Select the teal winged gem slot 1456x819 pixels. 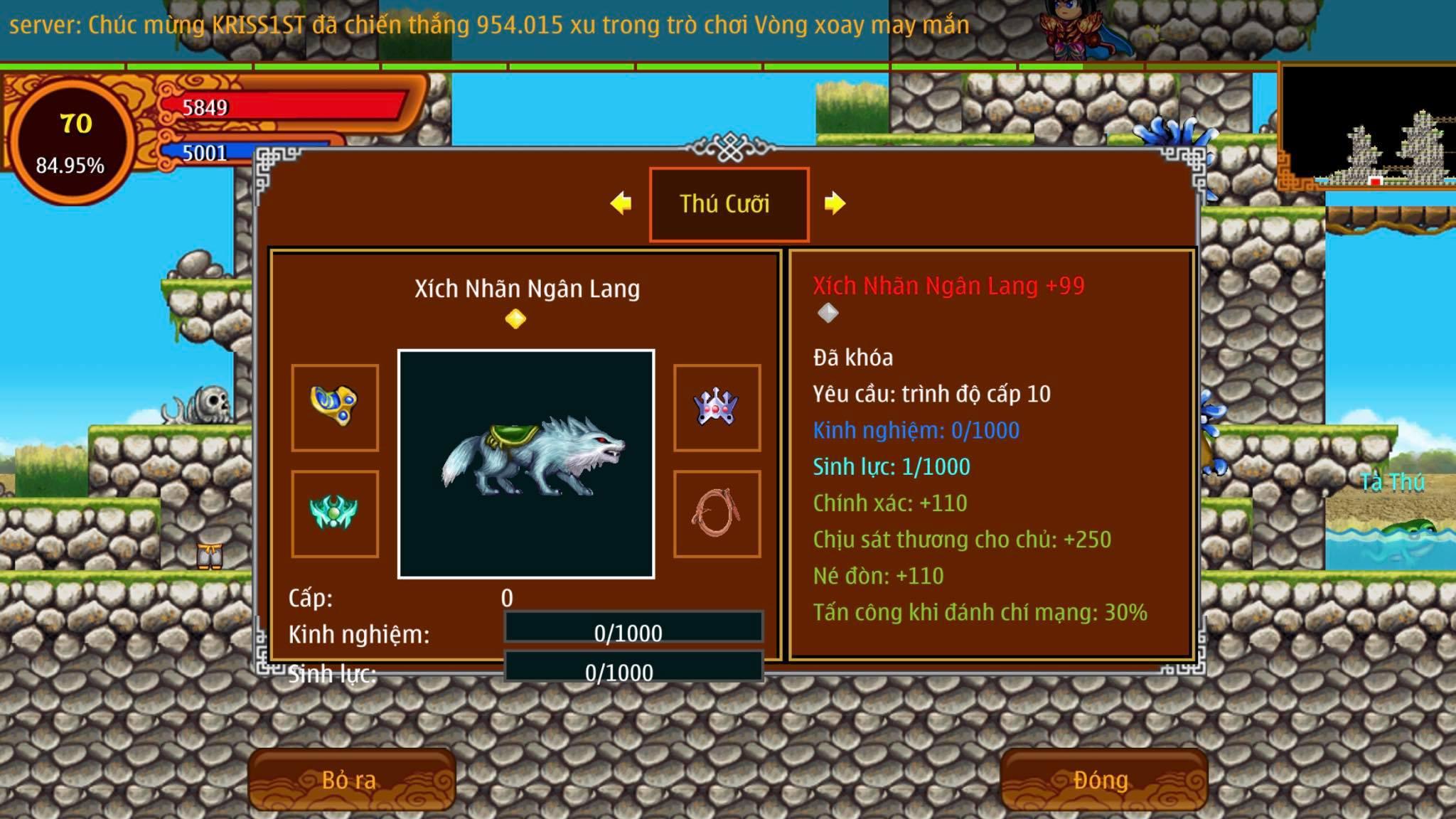coord(335,513)
